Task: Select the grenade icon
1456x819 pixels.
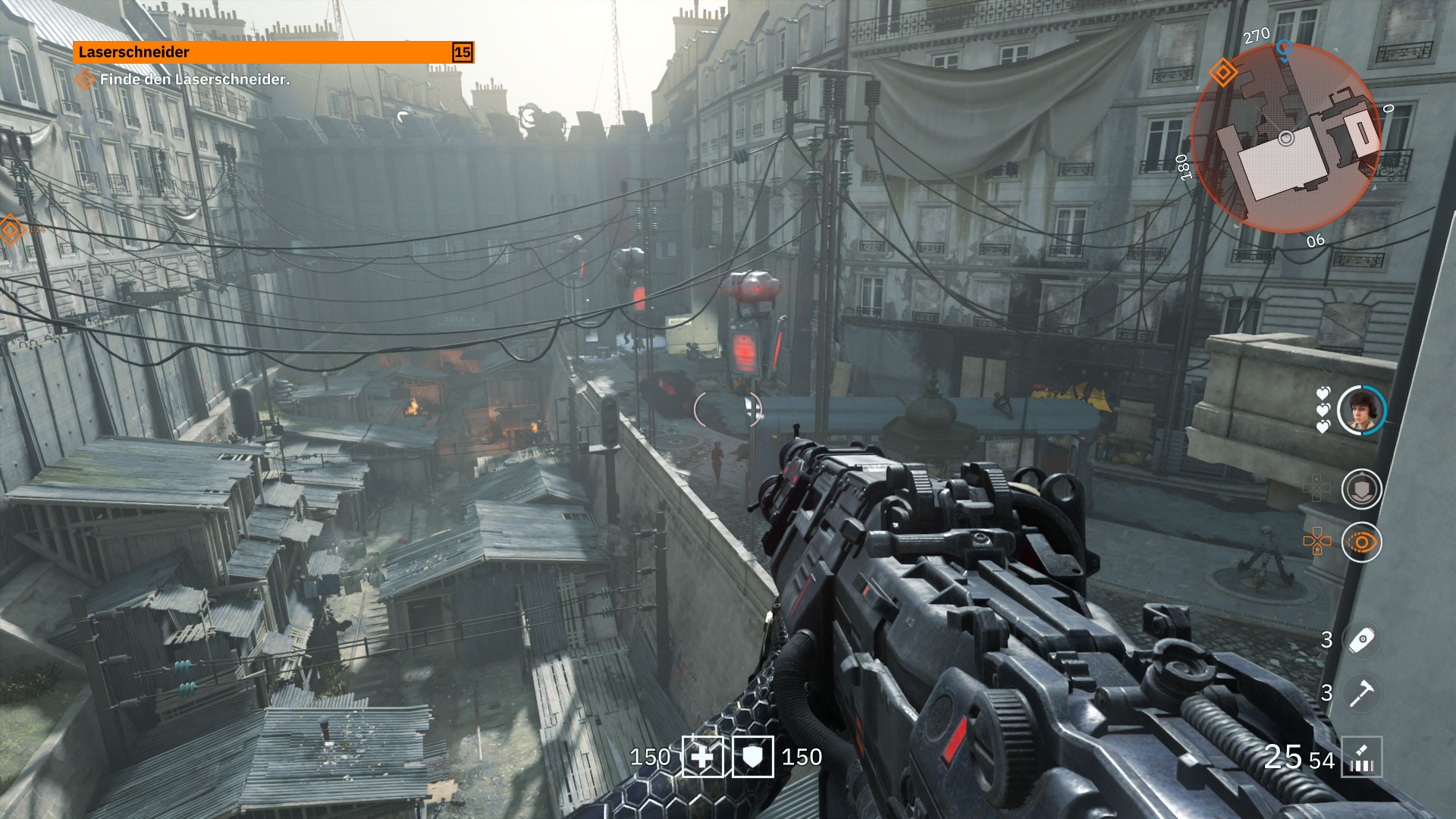Action: pos(1362,639)
